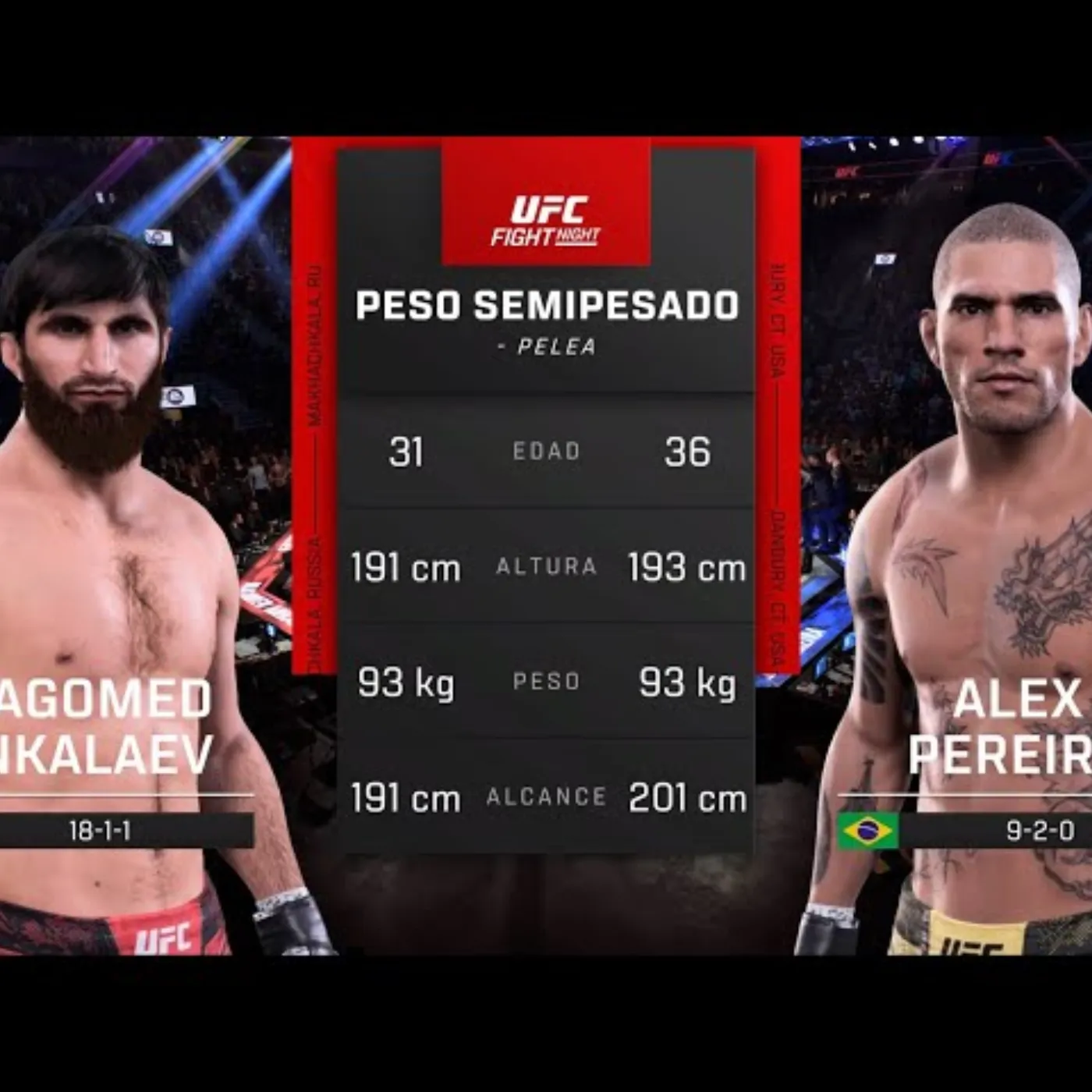Select the EDAD row label
This screenshot has width=1092, height=1092.
[x=546, y=451]
